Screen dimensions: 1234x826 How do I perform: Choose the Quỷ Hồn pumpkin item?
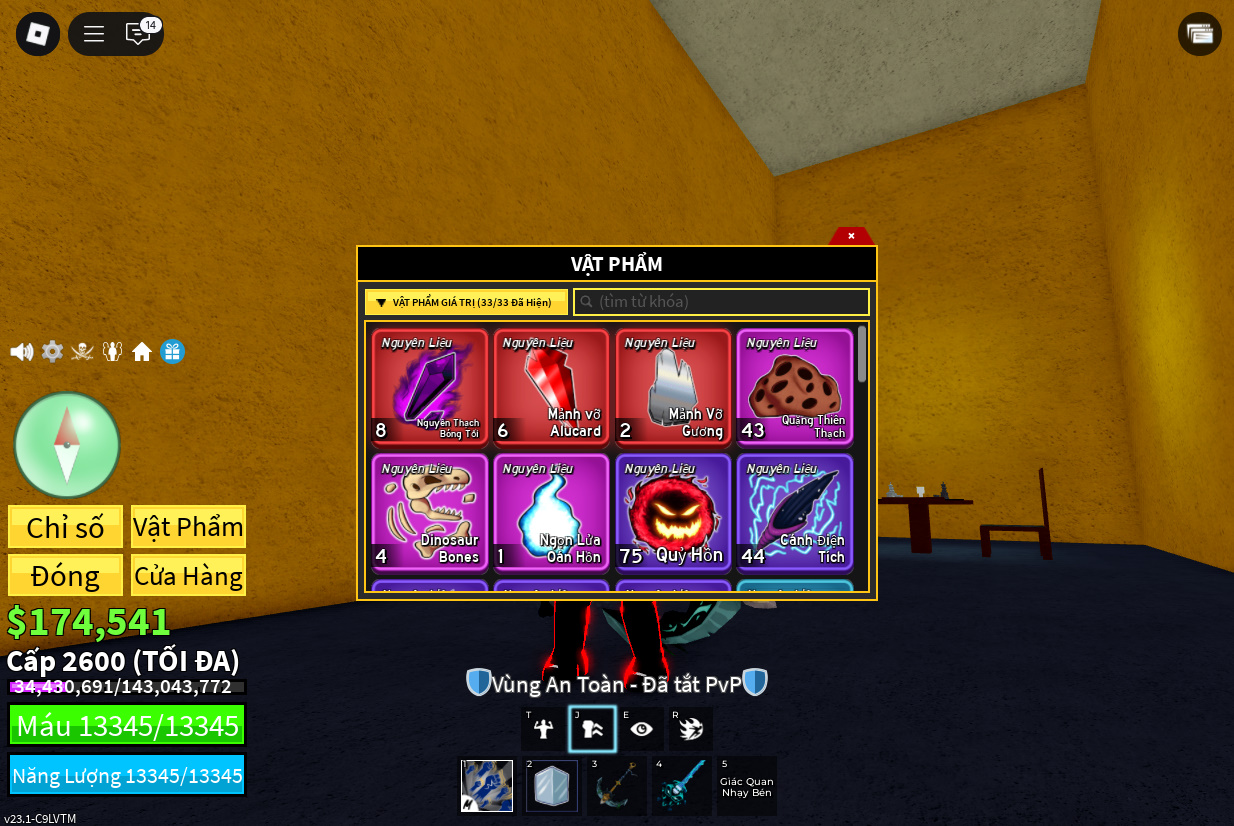pyautogui.click(x=673, y=512)
